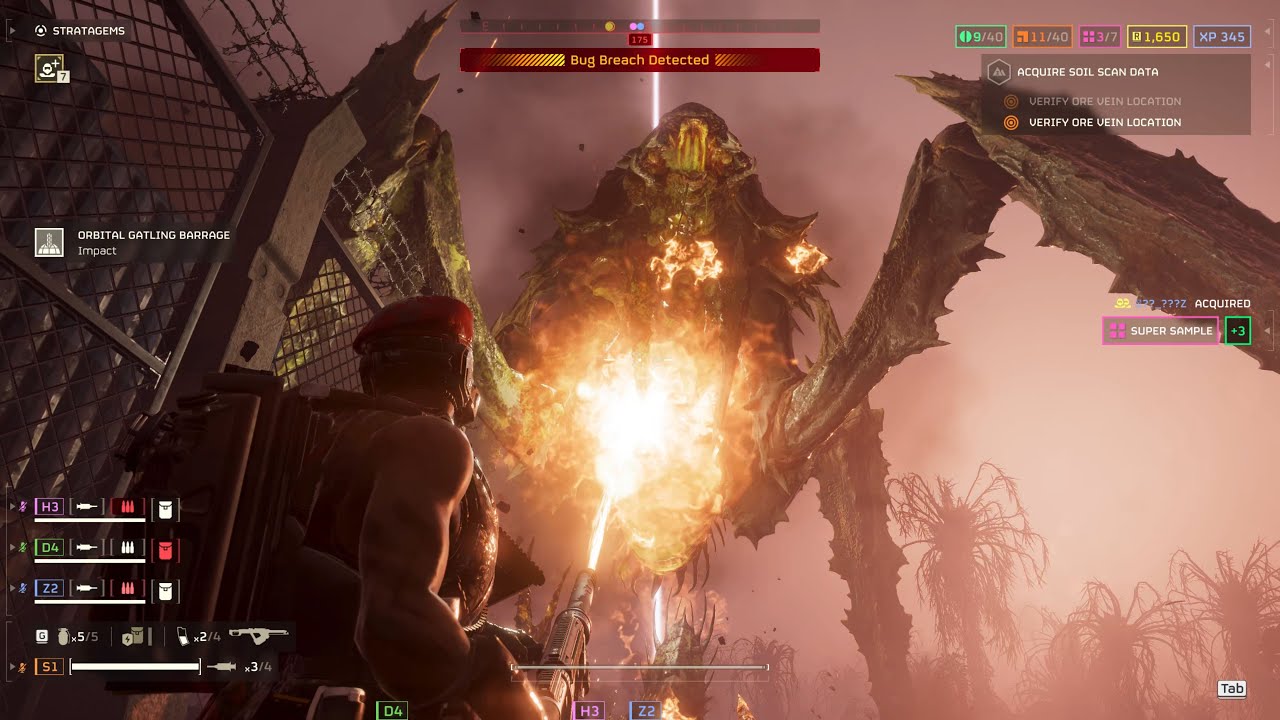
Task: Click your own S1 player tag
Action: click(49, 666)
